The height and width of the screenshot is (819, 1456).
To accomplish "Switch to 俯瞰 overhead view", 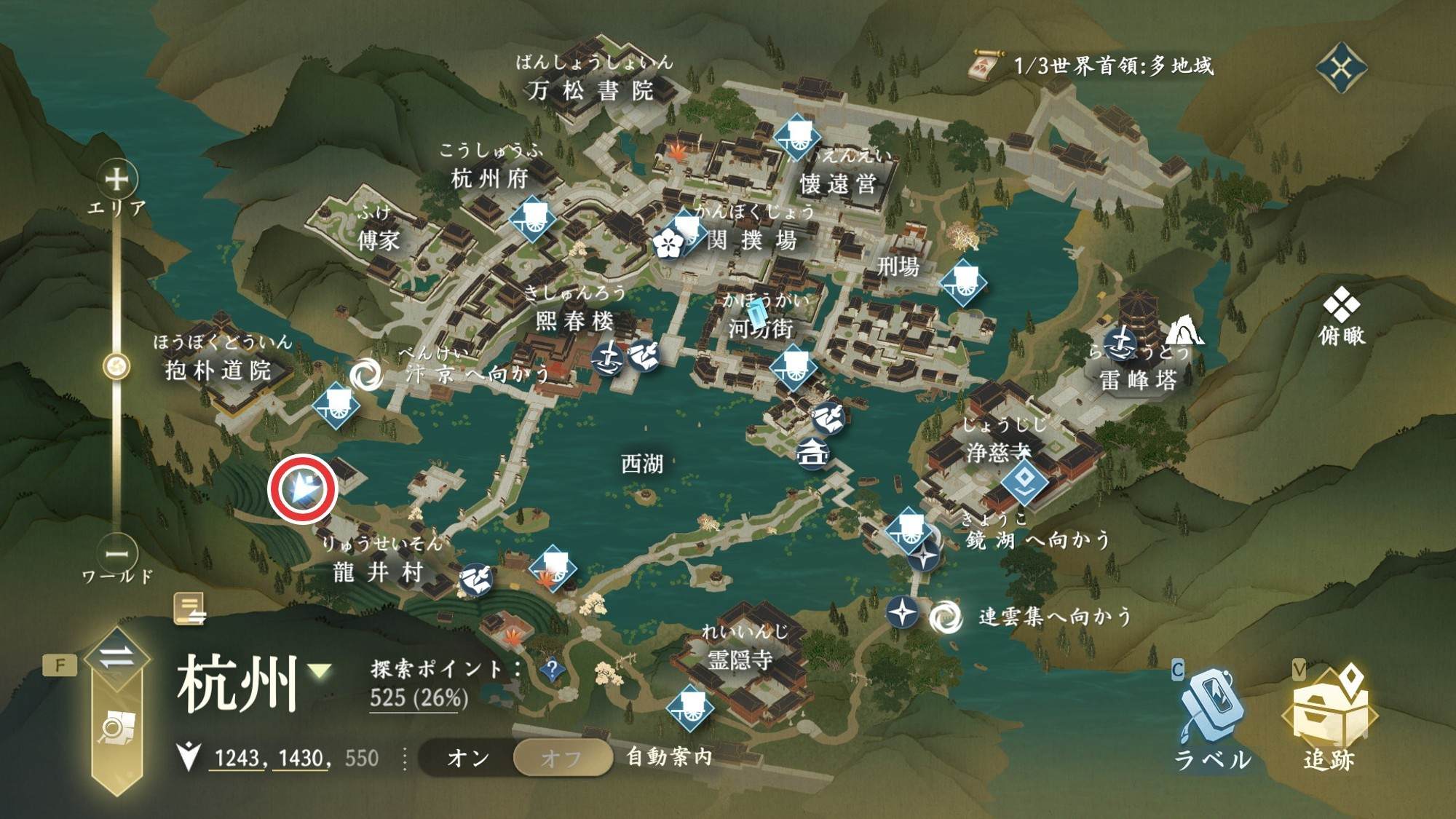I will [1341, 314].
